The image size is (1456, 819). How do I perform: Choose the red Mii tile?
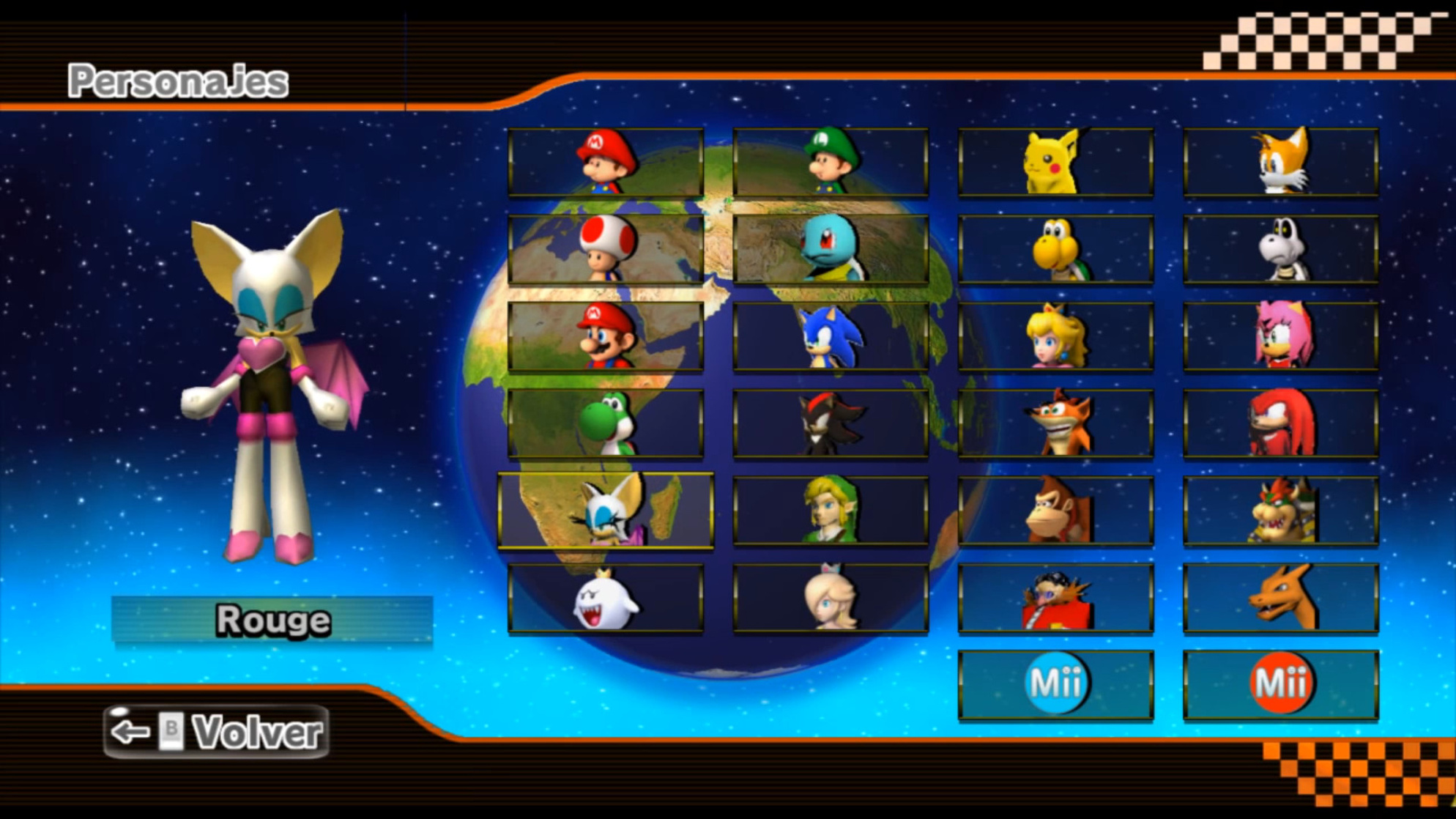click(1281, 684)
